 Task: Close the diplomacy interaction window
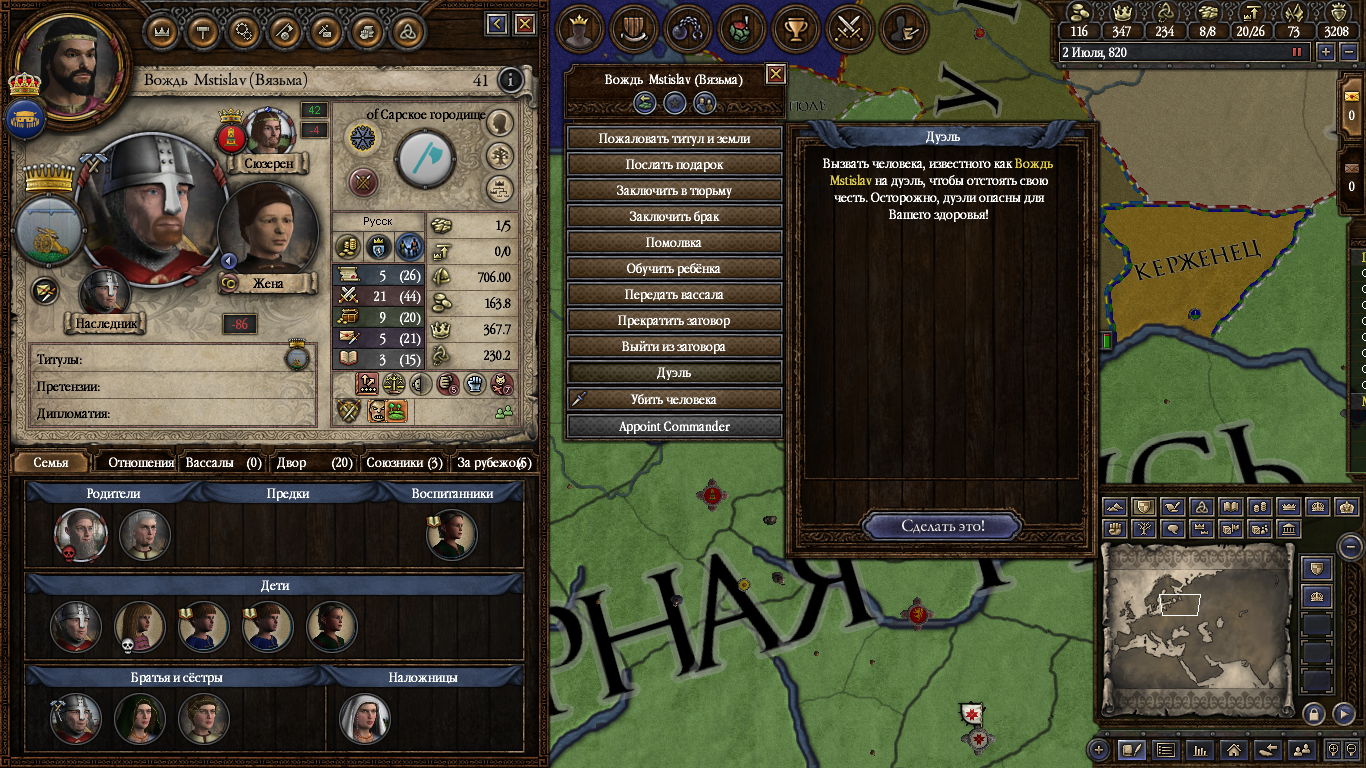775,74
